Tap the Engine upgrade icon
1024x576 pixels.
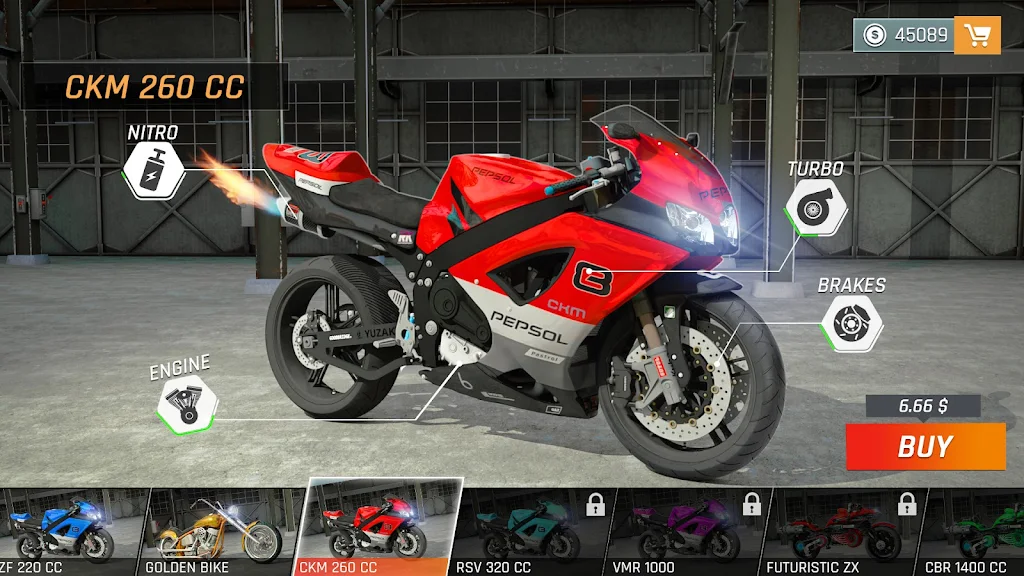pyautogui.click(x=187, y=404)
